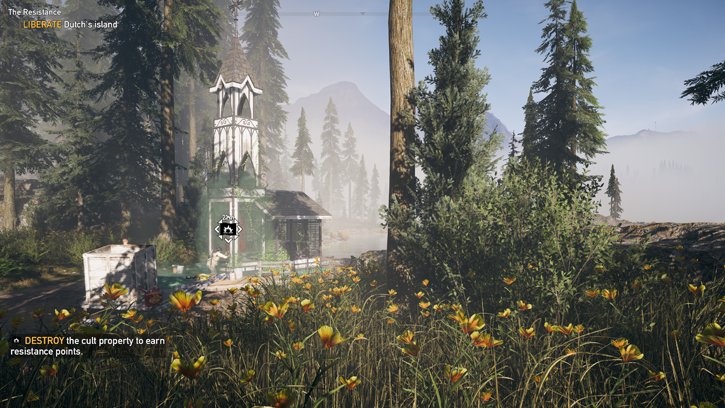Select the Liberate Dutch's Island objective tracker
Image resolution: width=725 pixels, height=408 pixels.
pos(70,24)
